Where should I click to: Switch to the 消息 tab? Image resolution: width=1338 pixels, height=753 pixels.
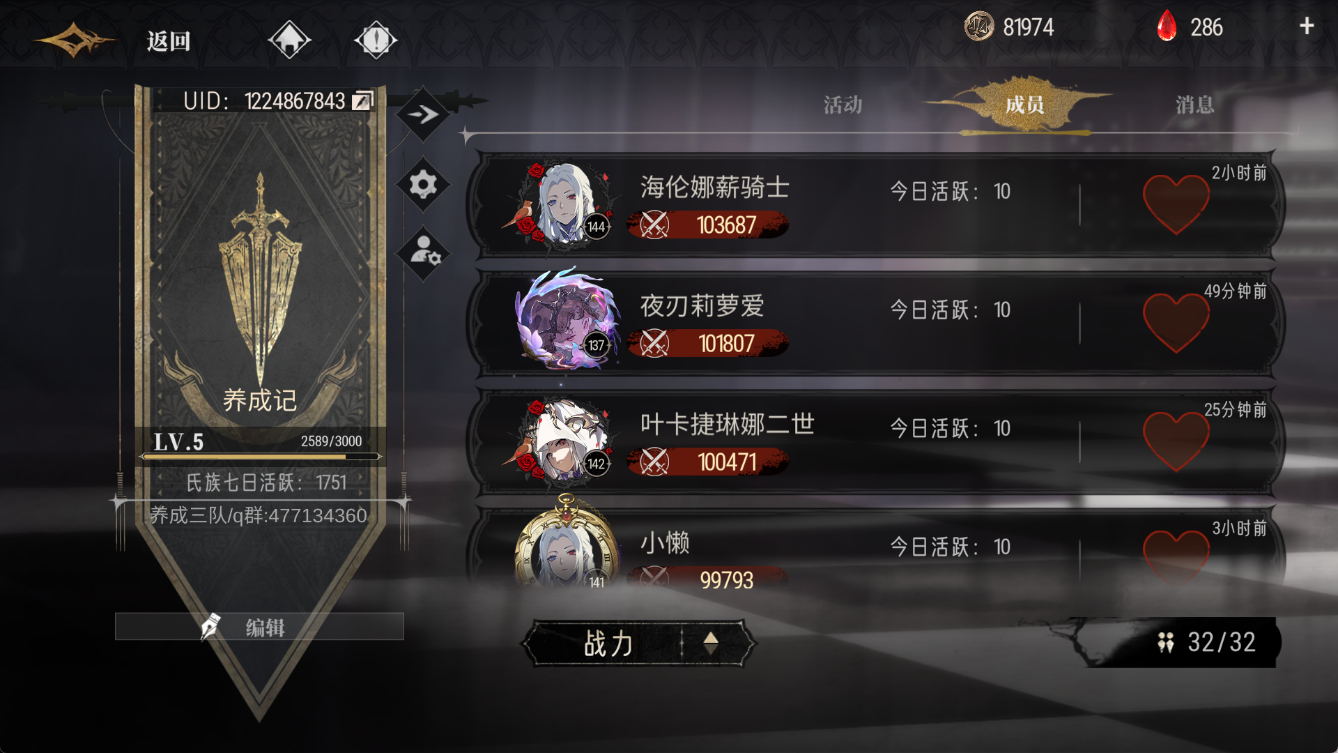[1196, 104]
